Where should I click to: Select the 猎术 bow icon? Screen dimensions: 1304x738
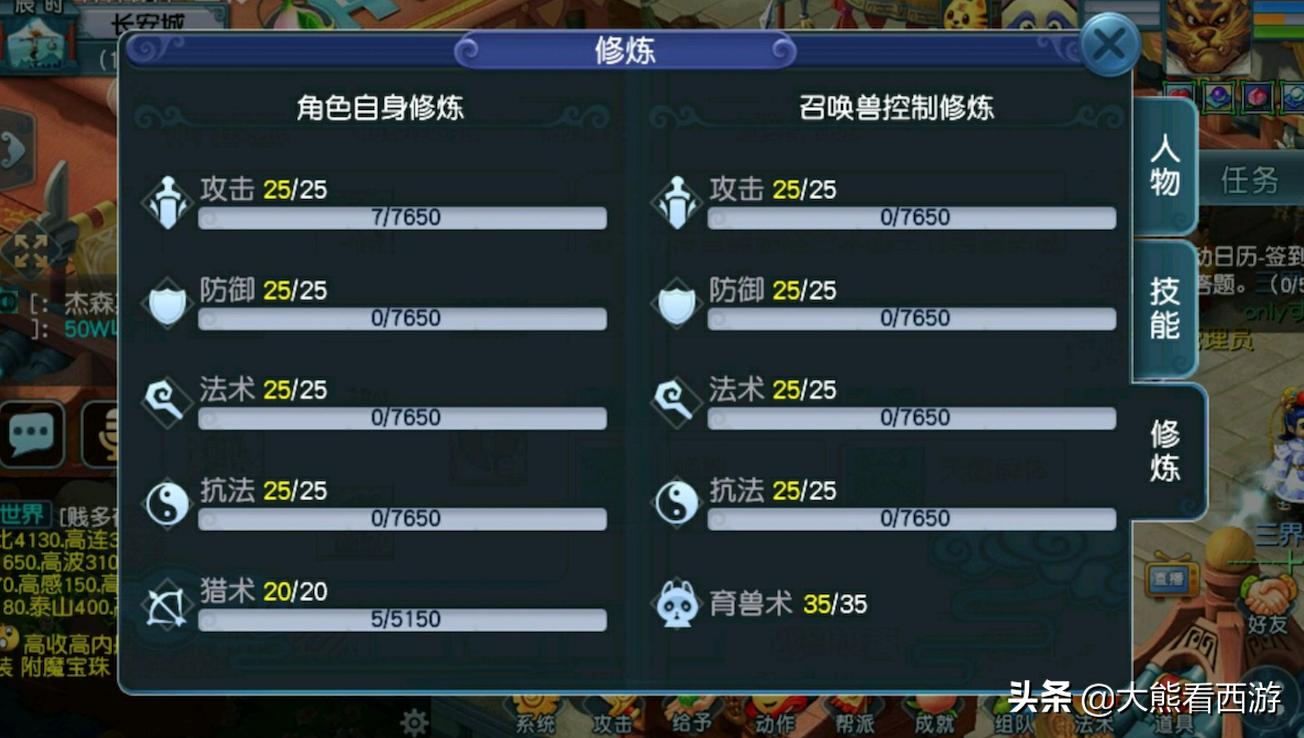166,605
